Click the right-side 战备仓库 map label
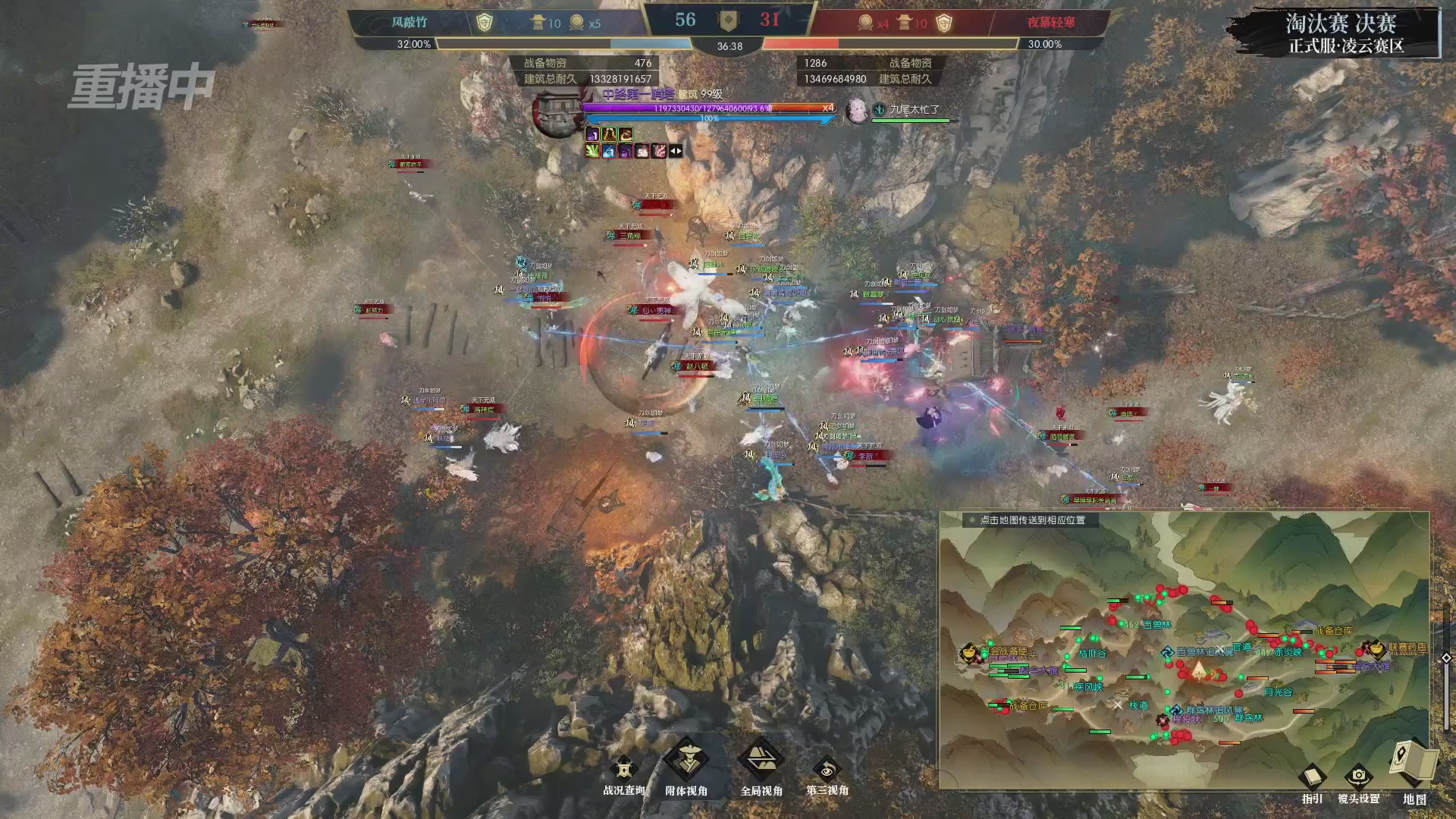1456x819 pixels. pyautogui.click(x=1333, y=631)
